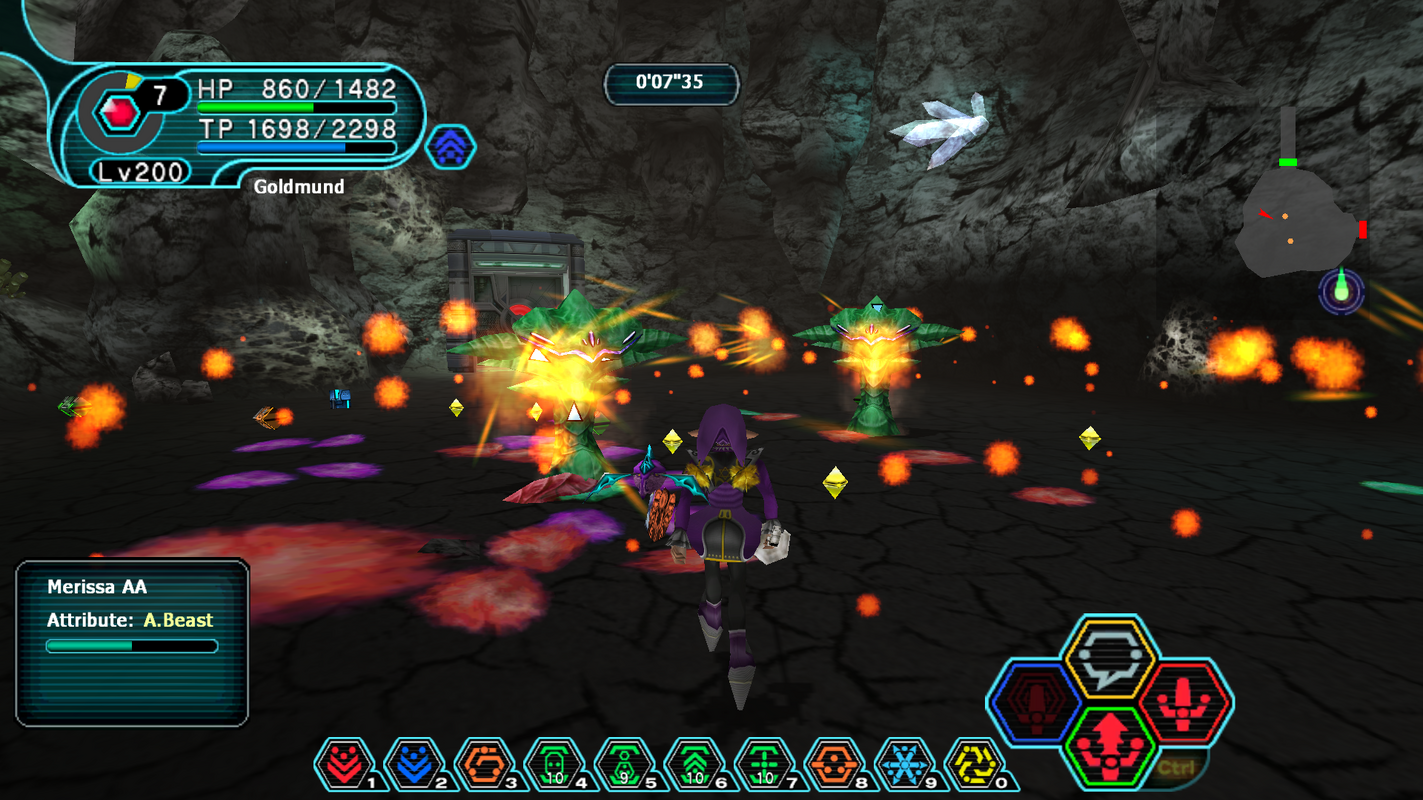The width and height of the screenshot is (1423, 800).
Task: Click the blue status buff icon beside the TP bar
Action: (x=452, y=145)
